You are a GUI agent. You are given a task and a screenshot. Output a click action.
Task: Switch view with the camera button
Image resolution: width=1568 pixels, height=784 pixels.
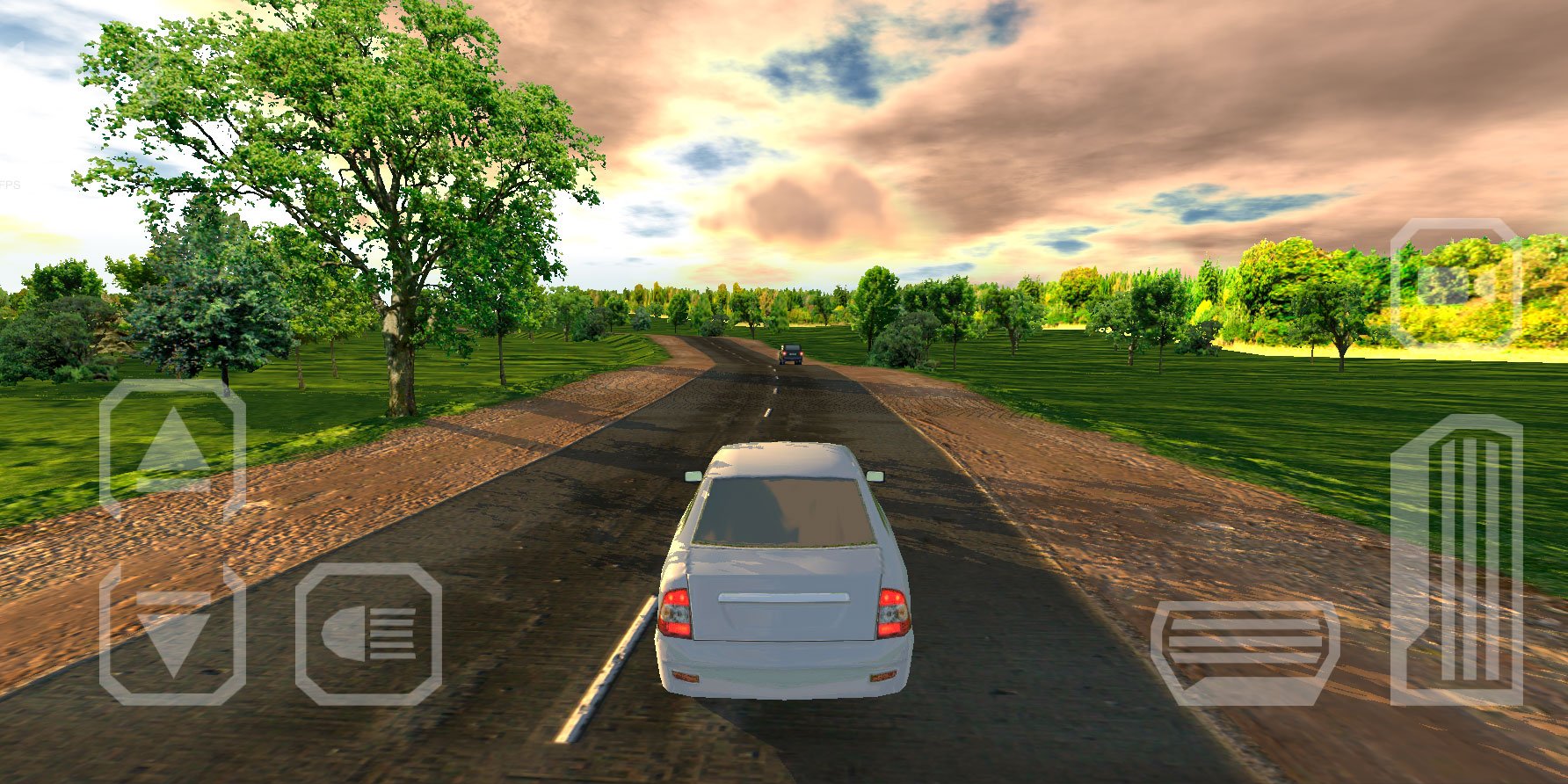1456,283
